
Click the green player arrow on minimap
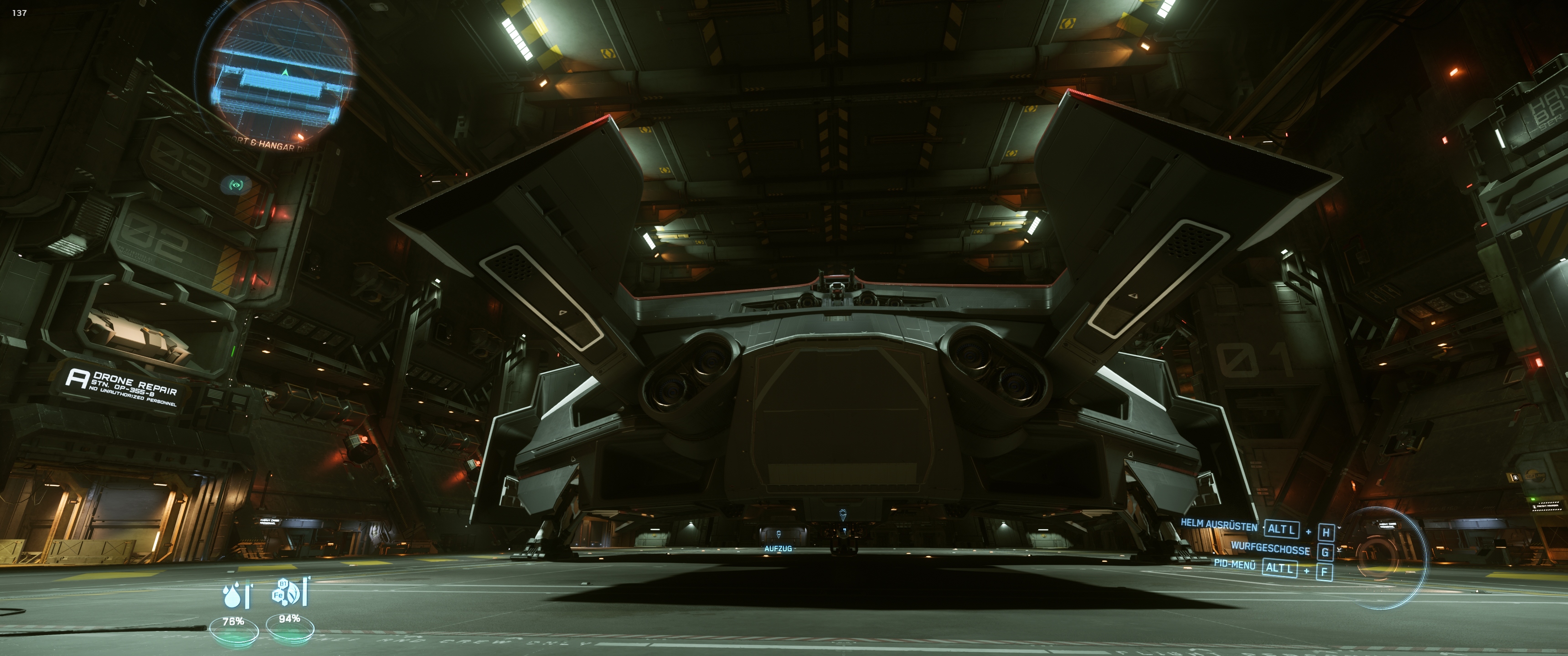285,72
